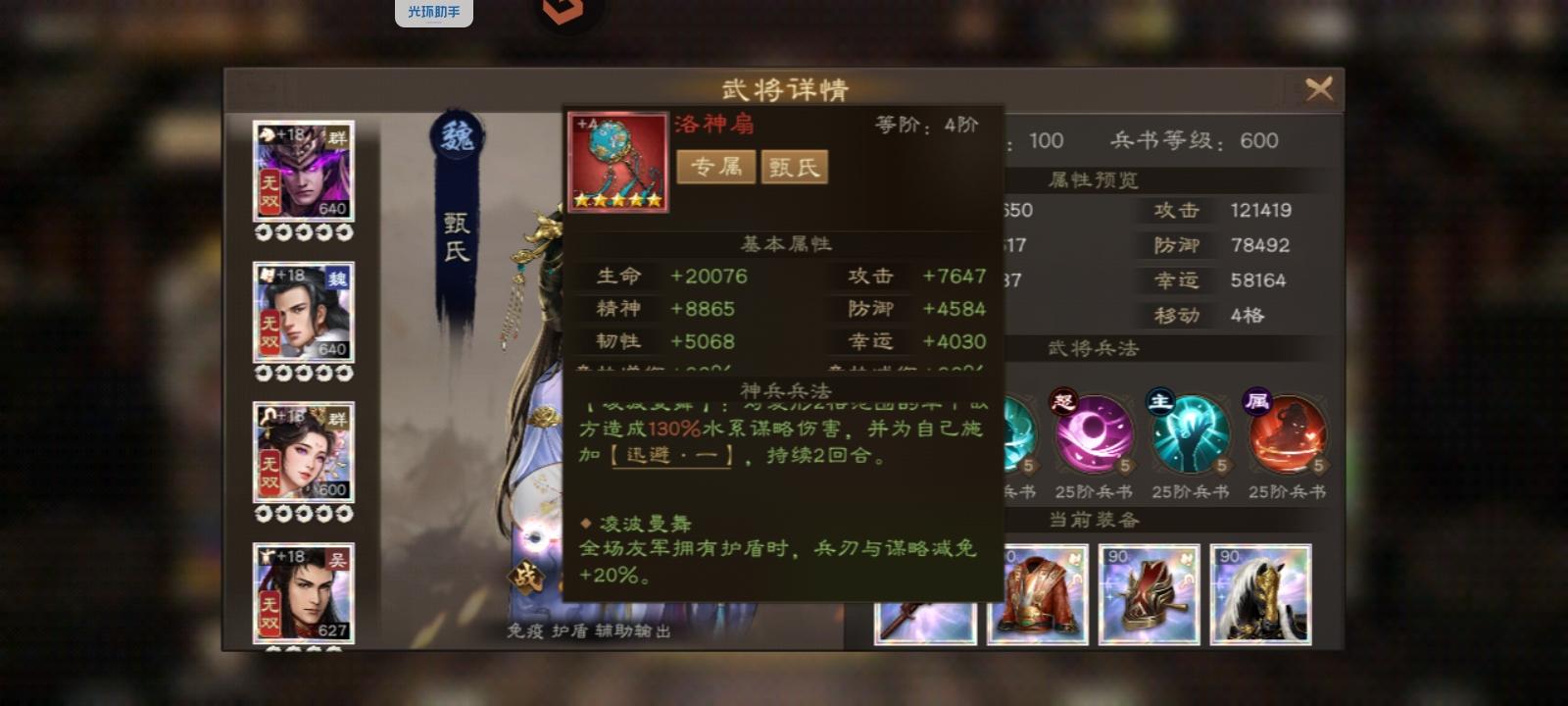Open the purple 怒 rage skill icon
1568x706 pixels.
[x=1091, y=435]
